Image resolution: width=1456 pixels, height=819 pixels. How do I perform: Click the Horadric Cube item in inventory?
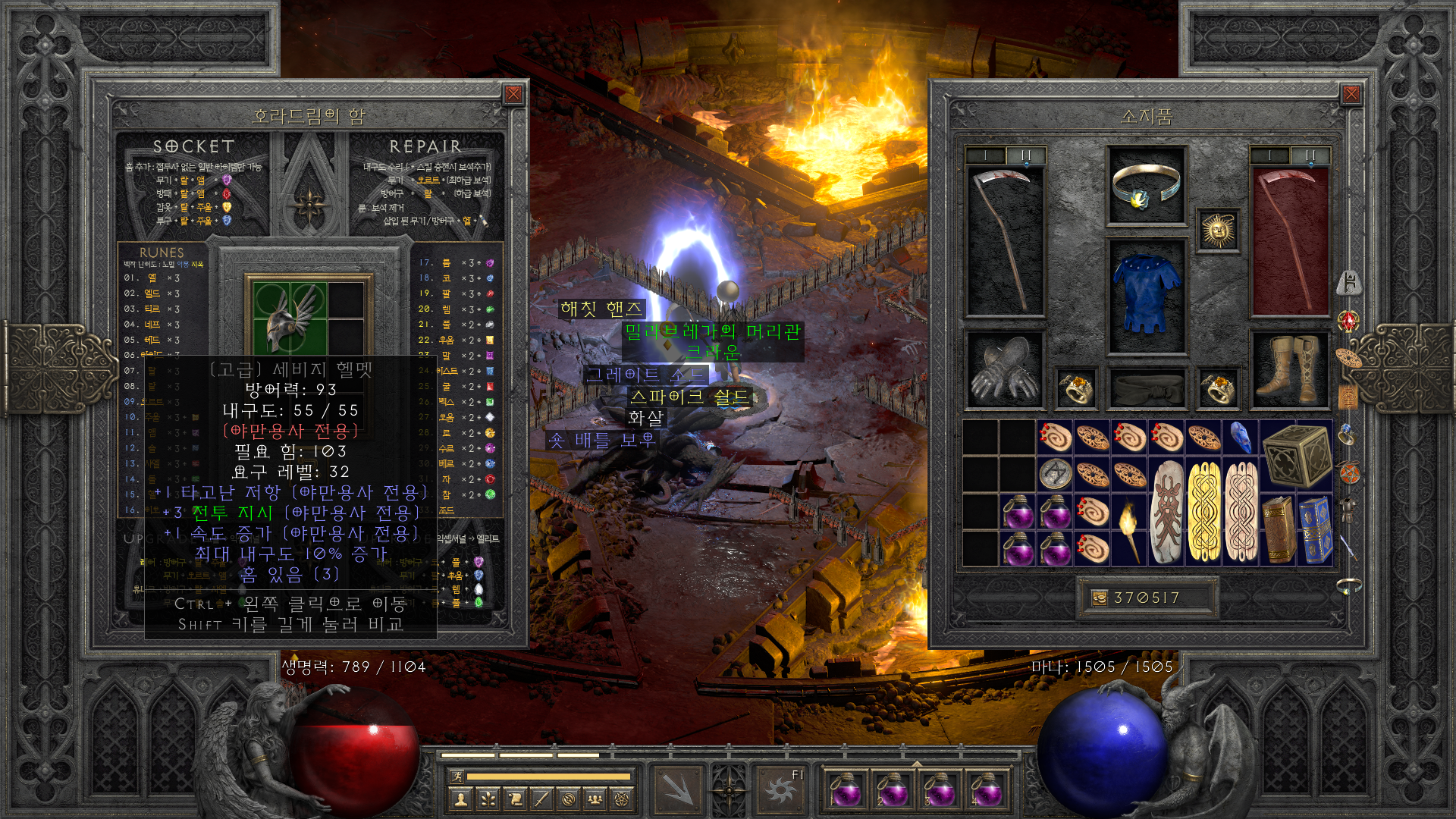click(x=1297, y=455)
